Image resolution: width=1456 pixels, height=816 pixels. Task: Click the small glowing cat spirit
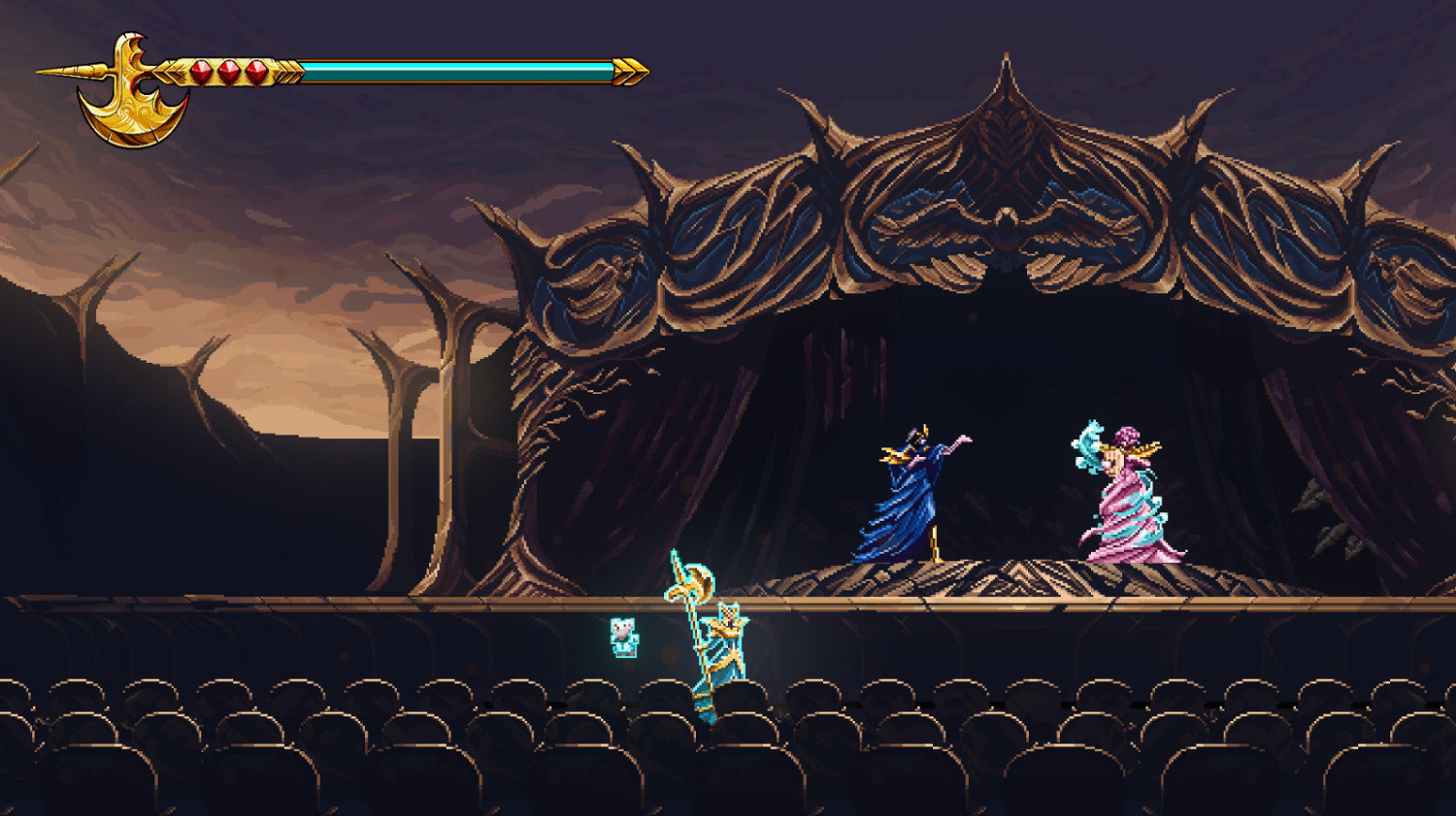coord(623,636)
